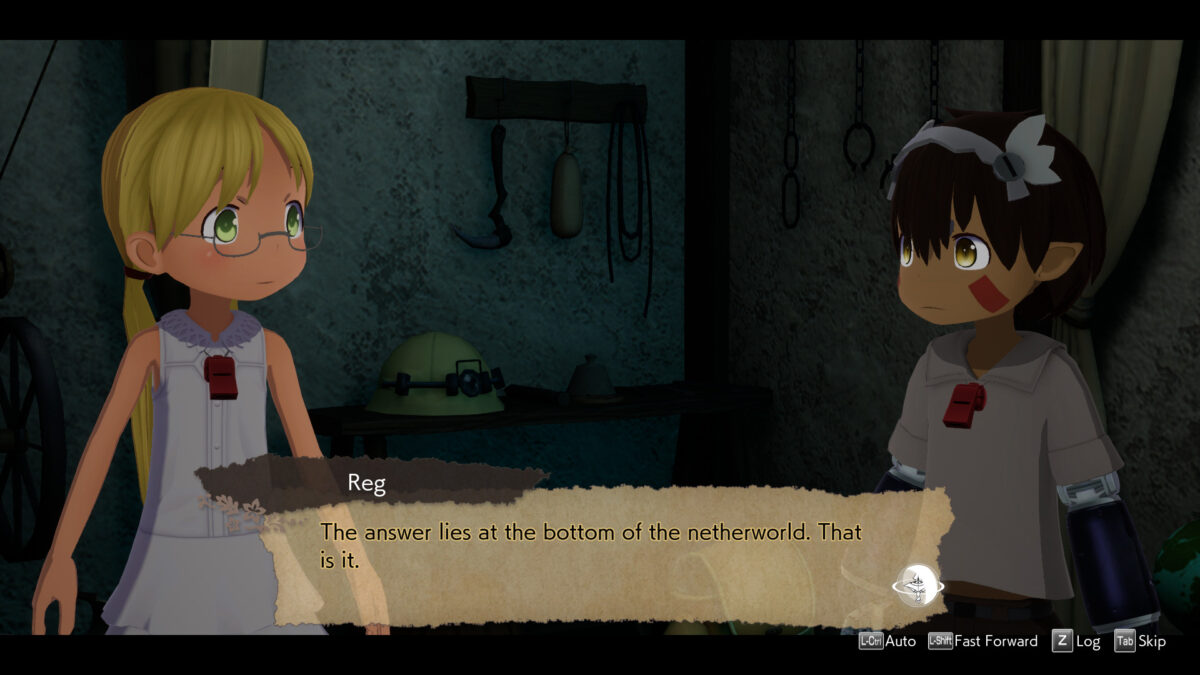Enable Auto dialogue mode

tap(887, 642)
